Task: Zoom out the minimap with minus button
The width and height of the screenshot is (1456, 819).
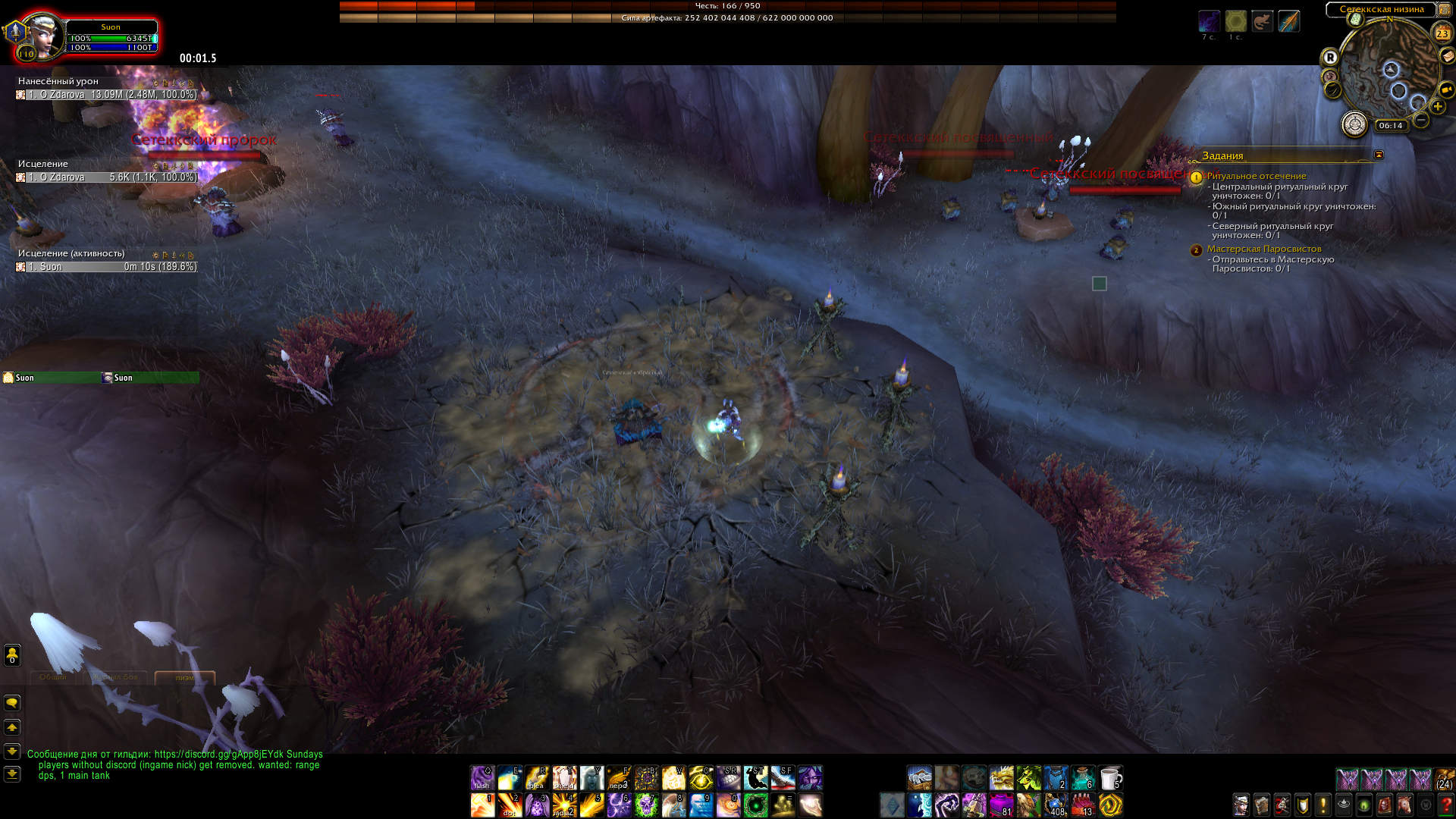Action: point(1421,120)
